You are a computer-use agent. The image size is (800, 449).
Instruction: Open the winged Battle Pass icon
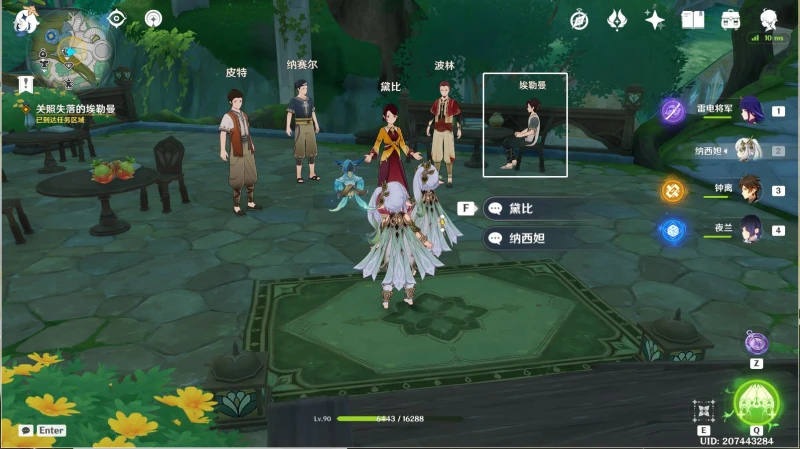coord(618,19)
